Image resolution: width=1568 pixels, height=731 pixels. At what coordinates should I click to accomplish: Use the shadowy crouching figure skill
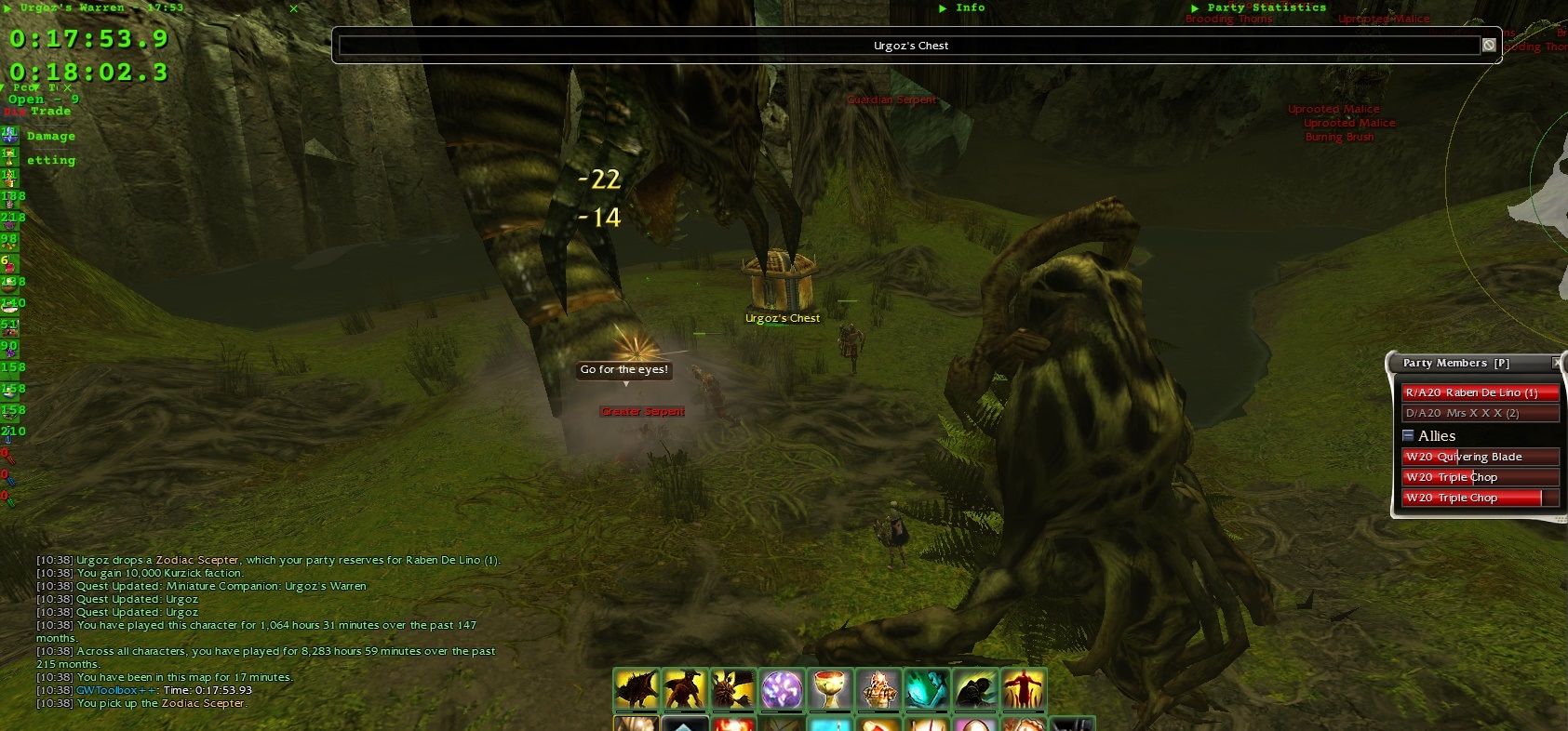click(x=974, y=690)
